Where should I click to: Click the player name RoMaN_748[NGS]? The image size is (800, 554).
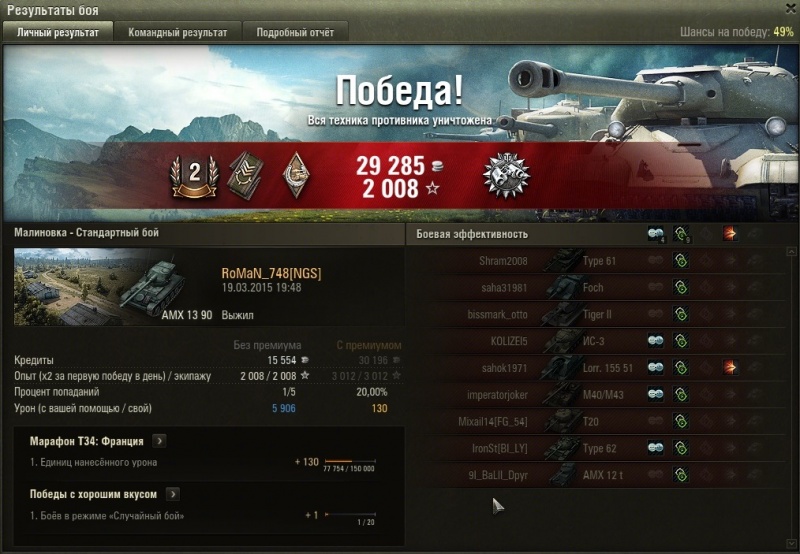(271, 274)
